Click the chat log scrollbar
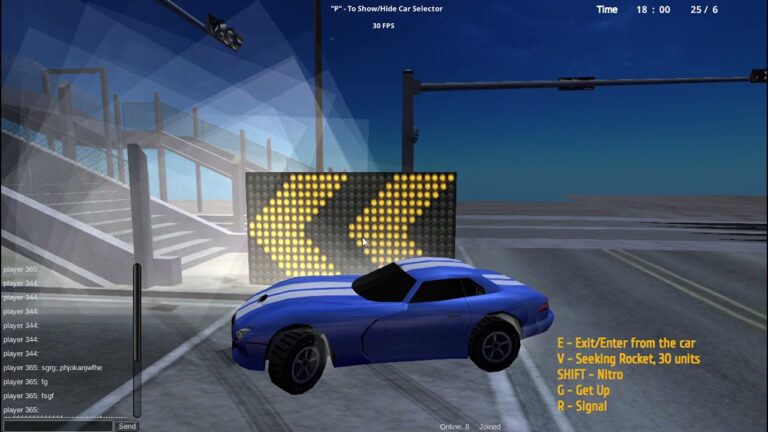 [138, 340]
